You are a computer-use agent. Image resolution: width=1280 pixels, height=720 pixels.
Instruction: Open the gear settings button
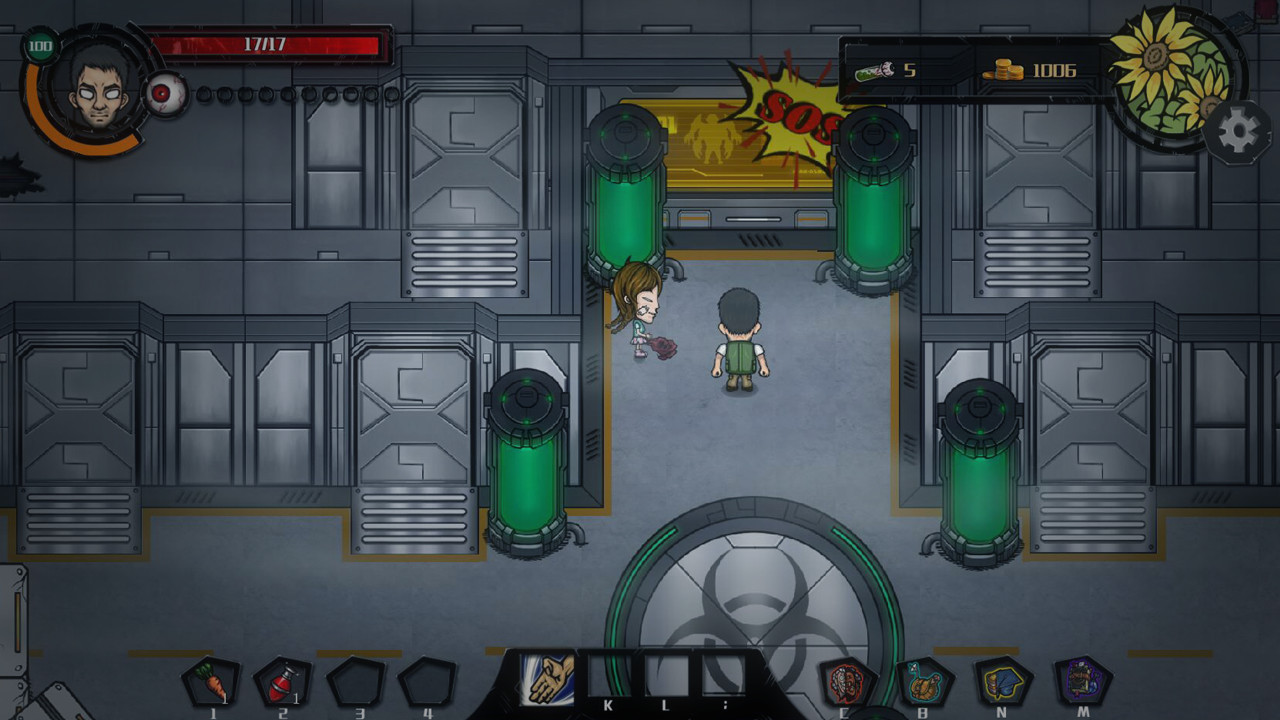point(1237,132)
